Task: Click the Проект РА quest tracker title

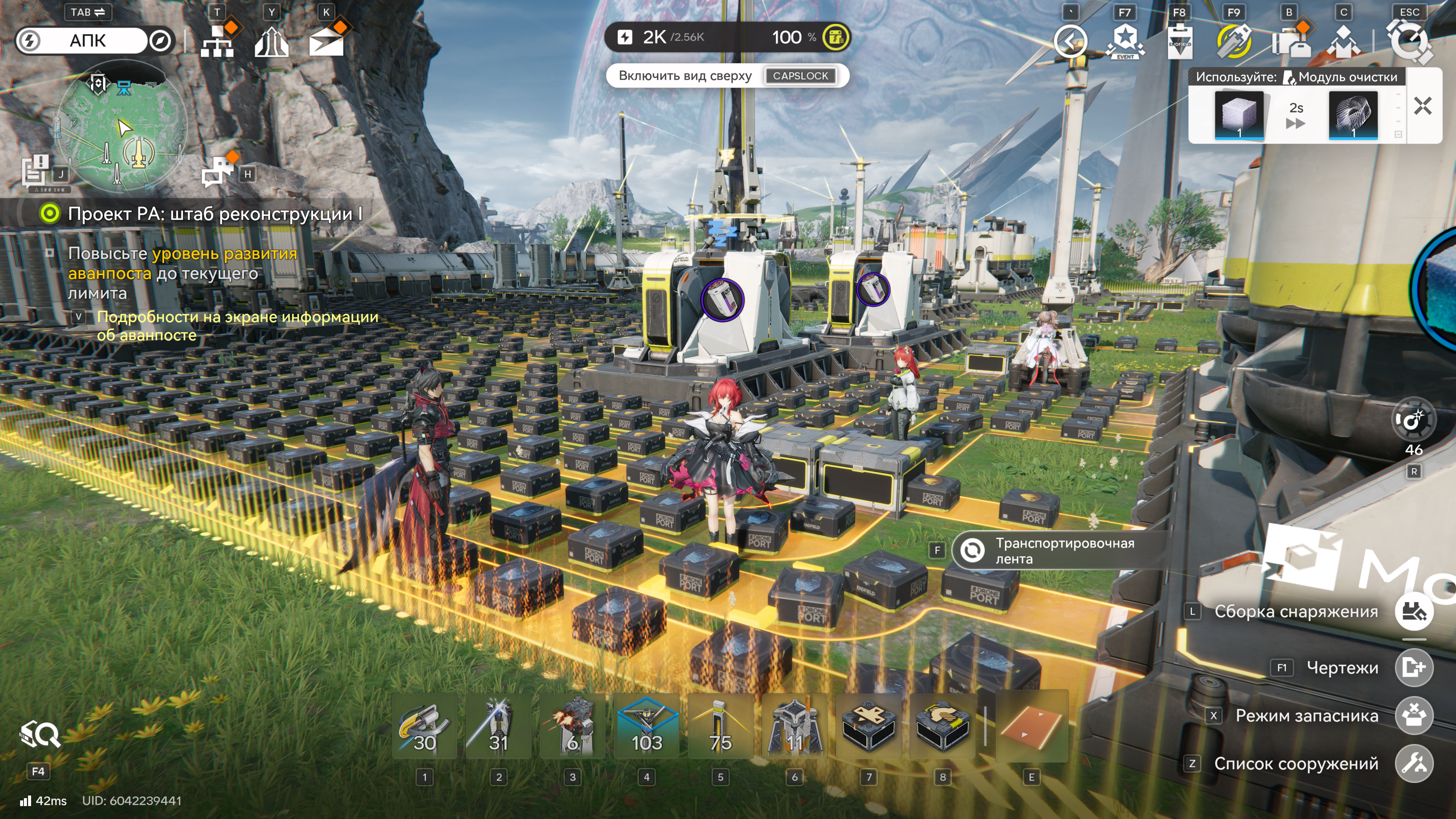Action: (x=215, y=214)
